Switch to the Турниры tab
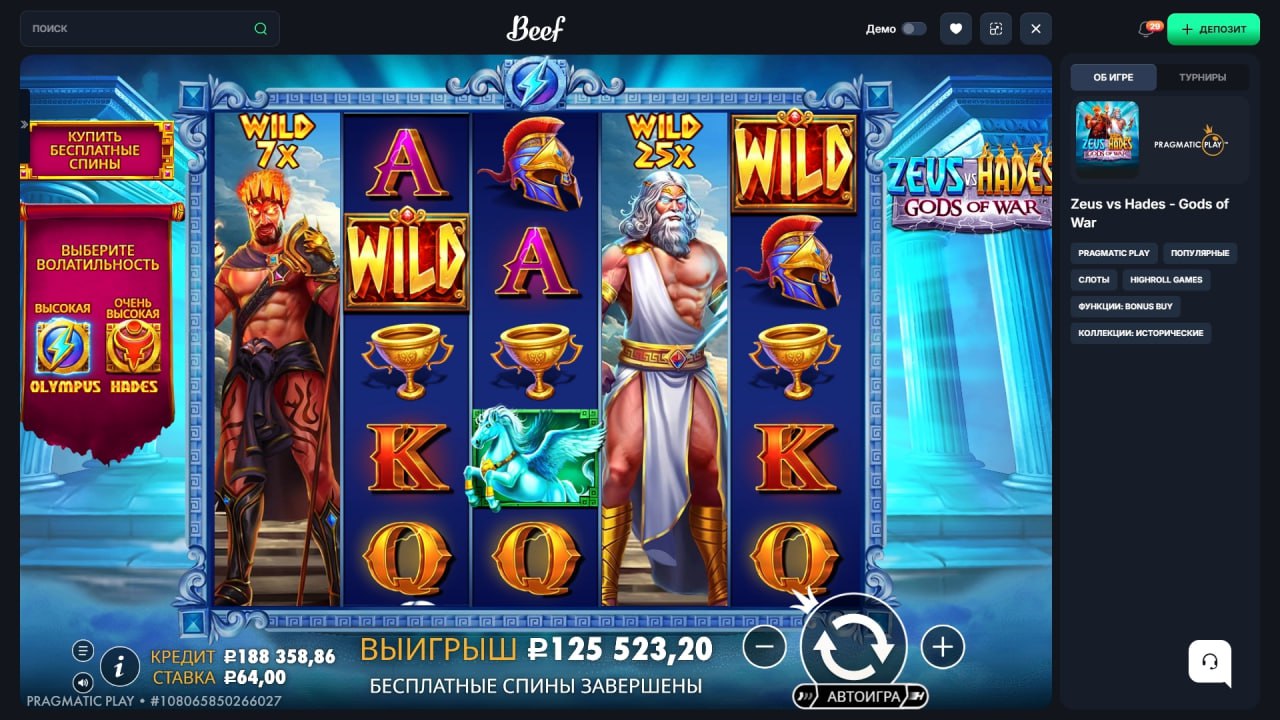Image resolution: width=1280 pixels, height=720 pixels. (1202, 77)
